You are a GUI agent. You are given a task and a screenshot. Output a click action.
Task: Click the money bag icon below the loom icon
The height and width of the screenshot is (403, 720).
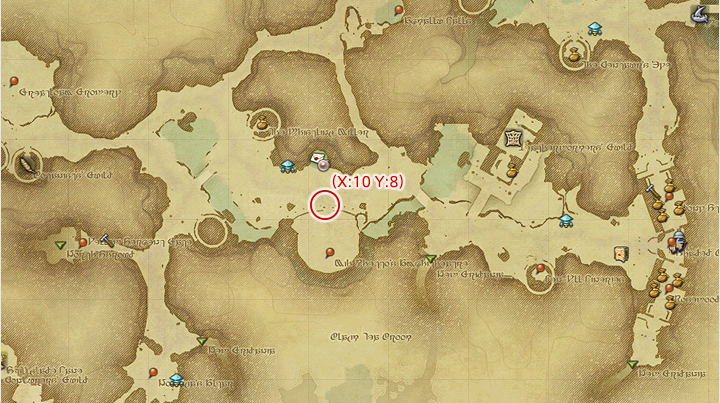[510, 170]
